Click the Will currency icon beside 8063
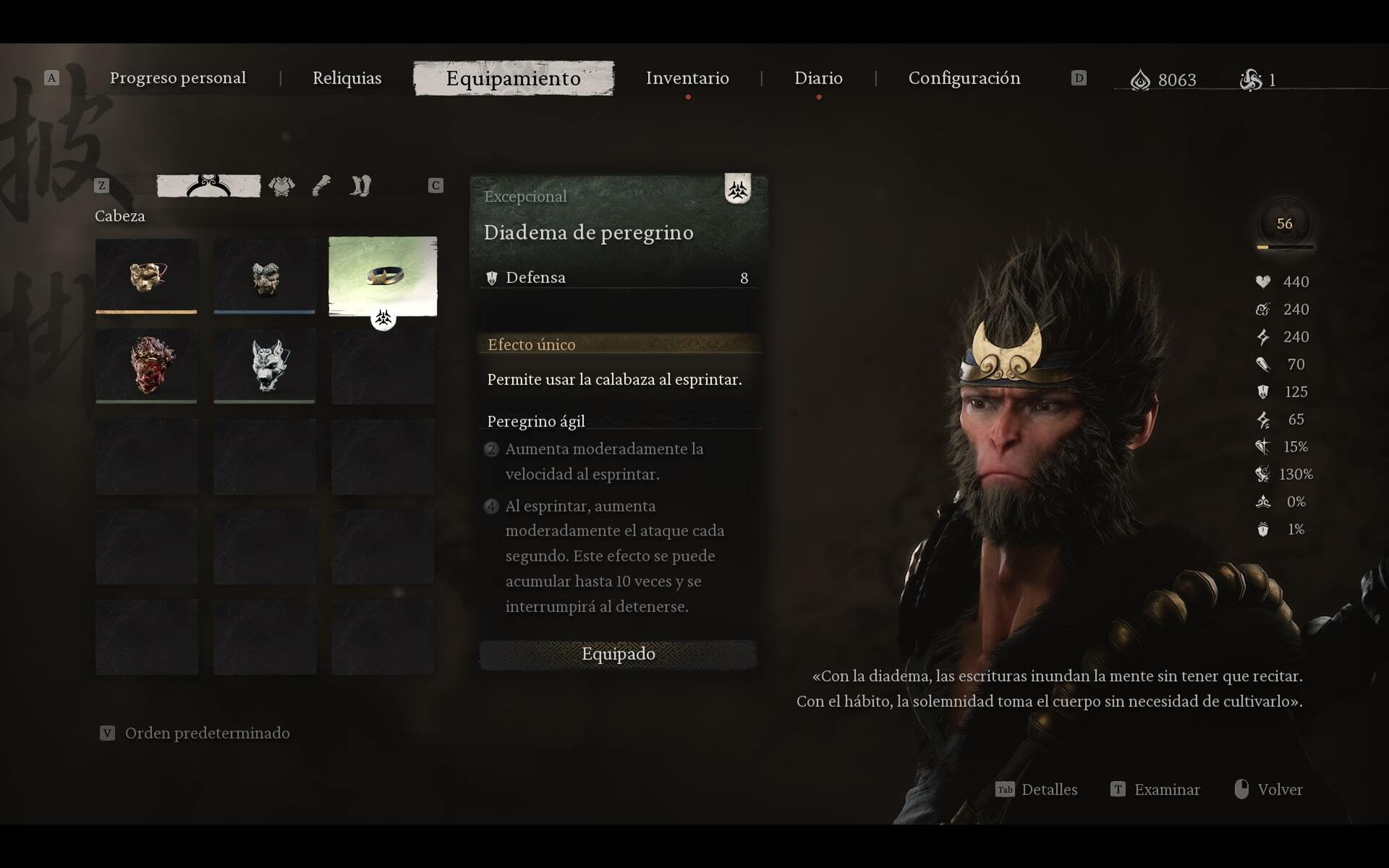The image size is (1389, 868). point(1141,80)
